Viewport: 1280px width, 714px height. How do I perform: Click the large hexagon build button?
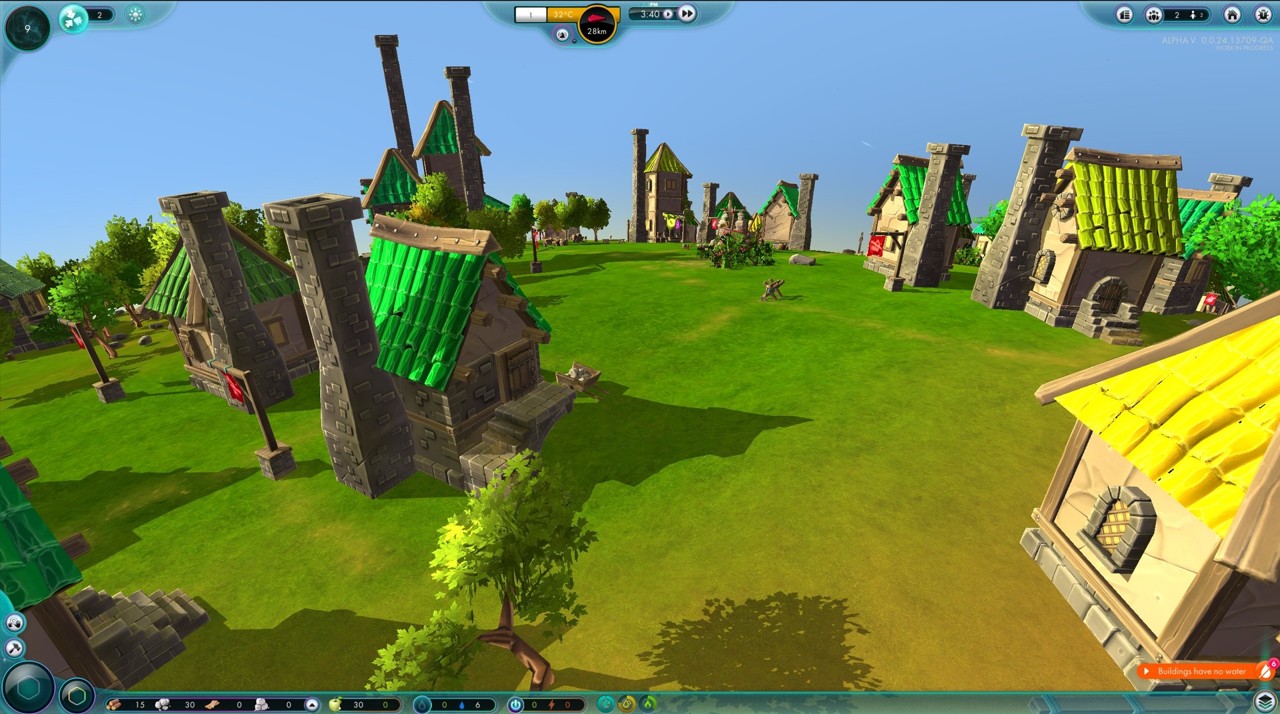pos(28,688)
